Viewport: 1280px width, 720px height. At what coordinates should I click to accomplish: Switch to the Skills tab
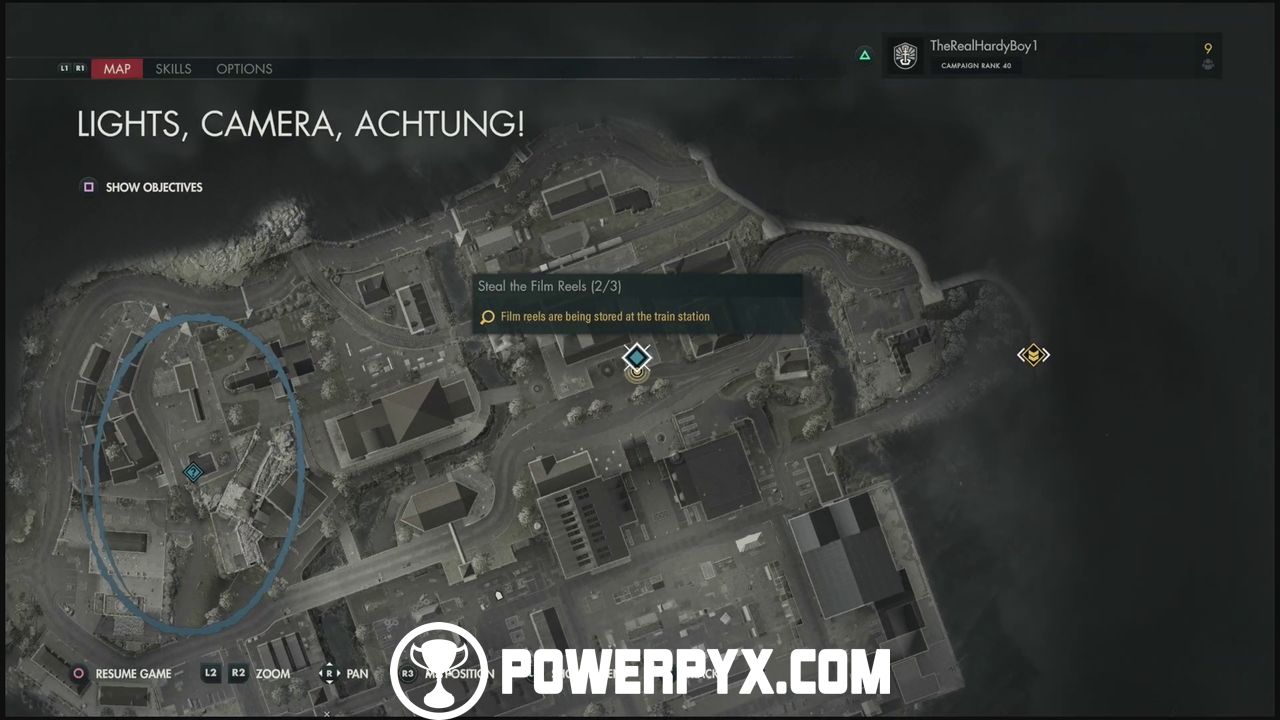point(173,69)
